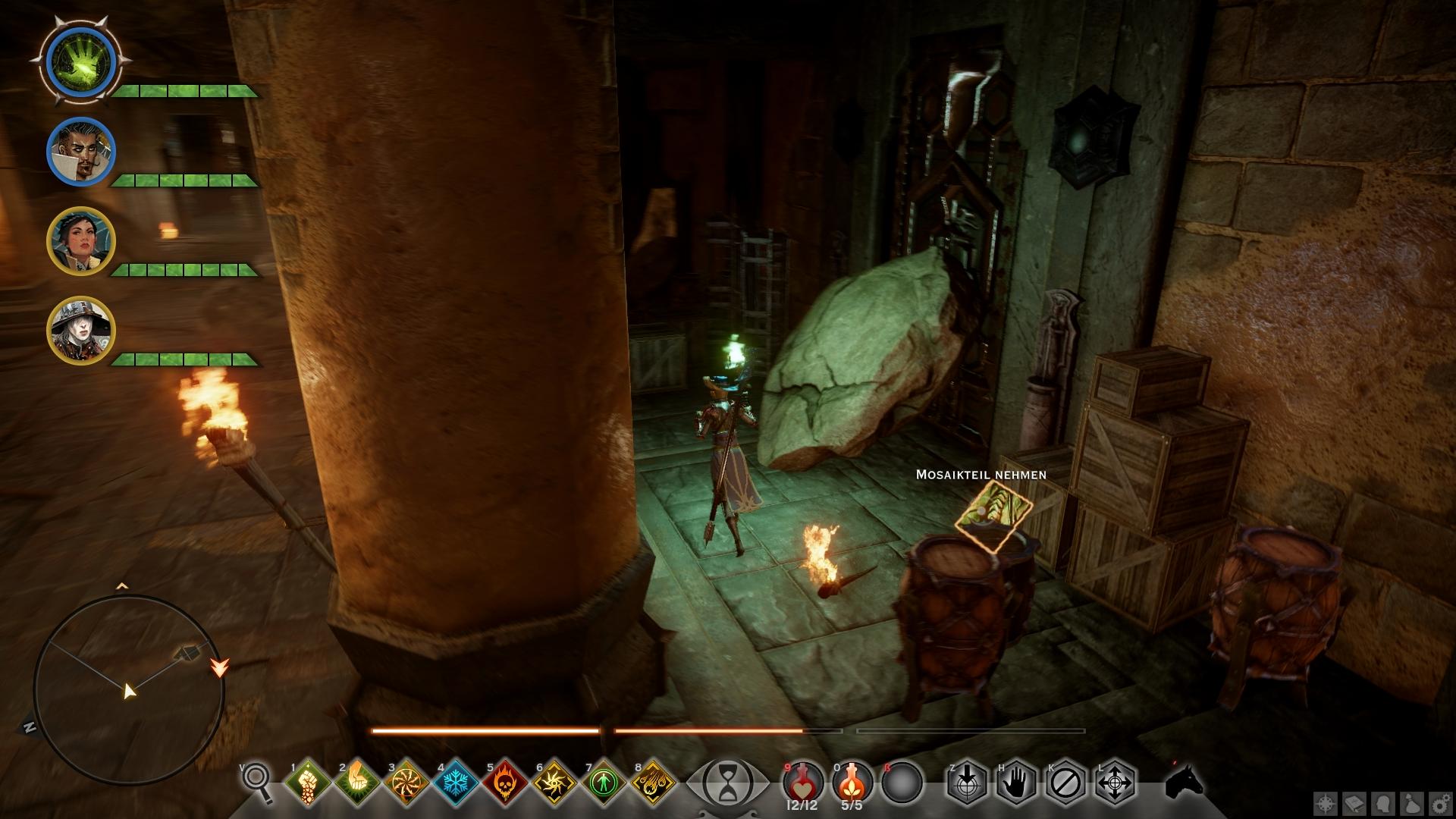Switch to the mustached companion portrait

(81, 151)
